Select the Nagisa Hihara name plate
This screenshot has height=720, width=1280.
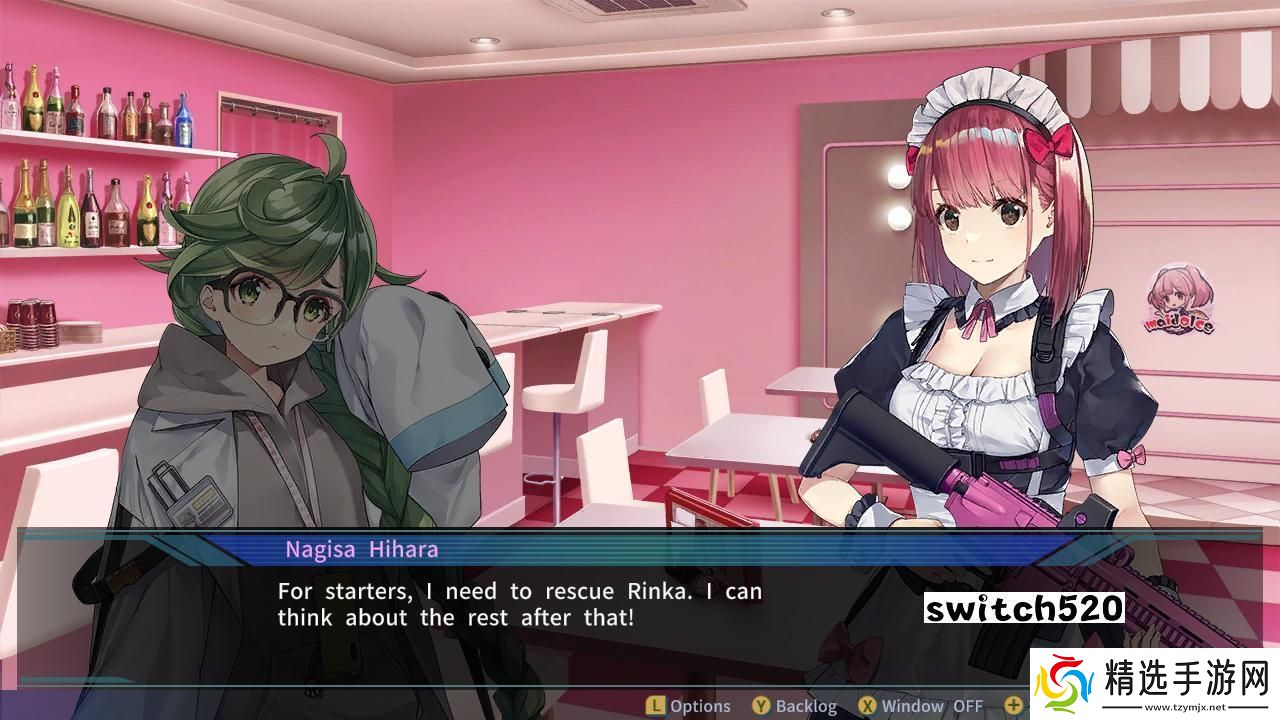pos(362,549)
